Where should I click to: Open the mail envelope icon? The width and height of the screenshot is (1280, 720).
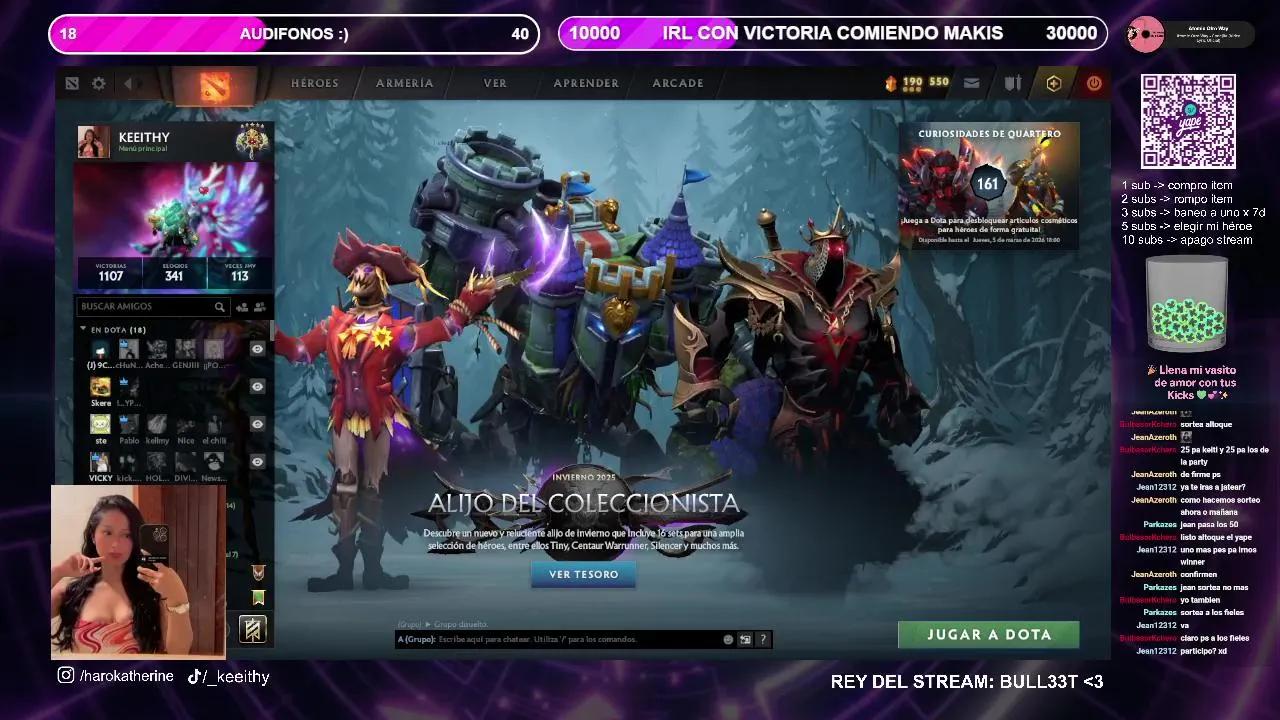point(971,83)
